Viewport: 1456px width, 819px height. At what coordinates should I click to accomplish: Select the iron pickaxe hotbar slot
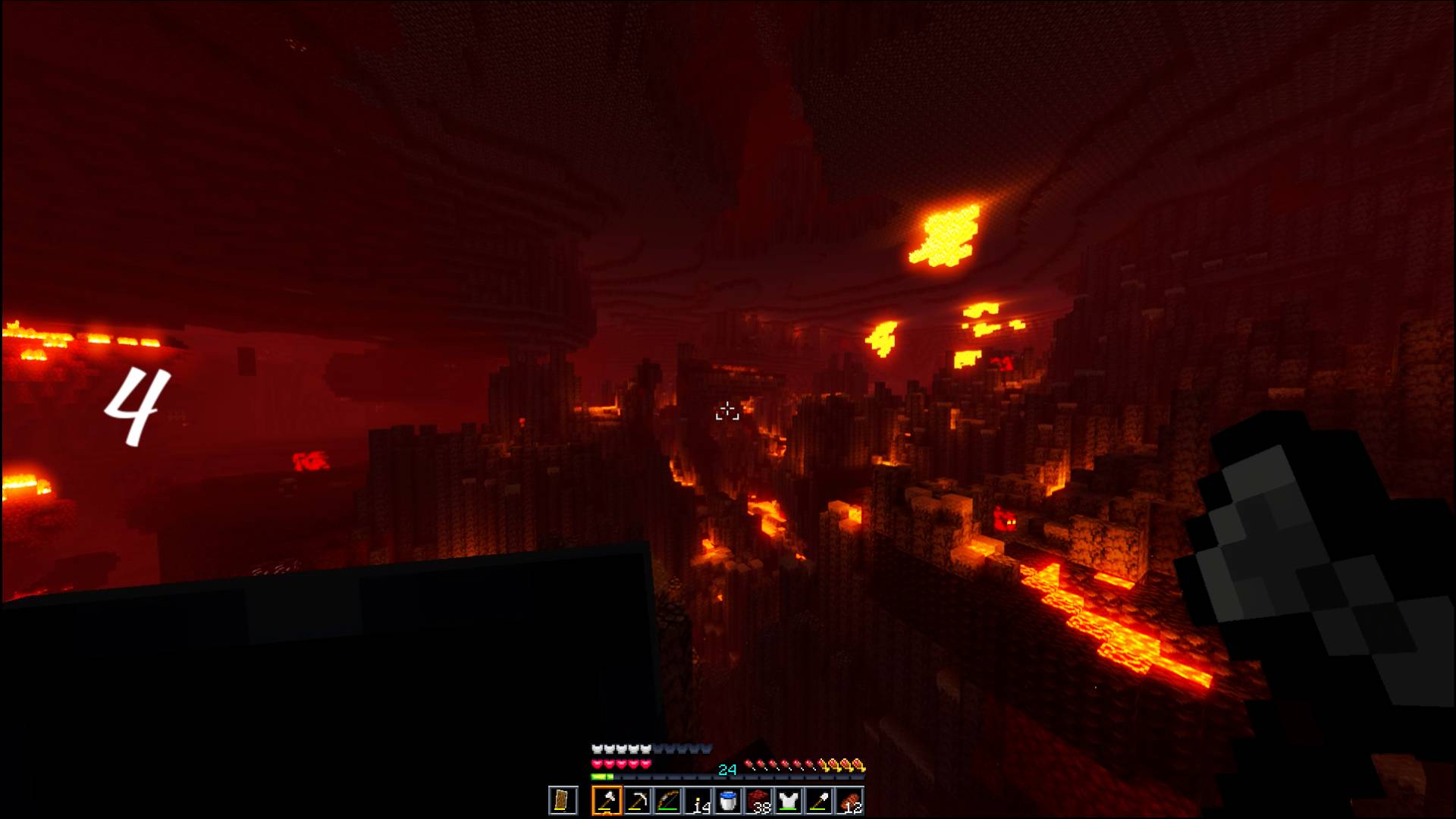coord(638,802)
